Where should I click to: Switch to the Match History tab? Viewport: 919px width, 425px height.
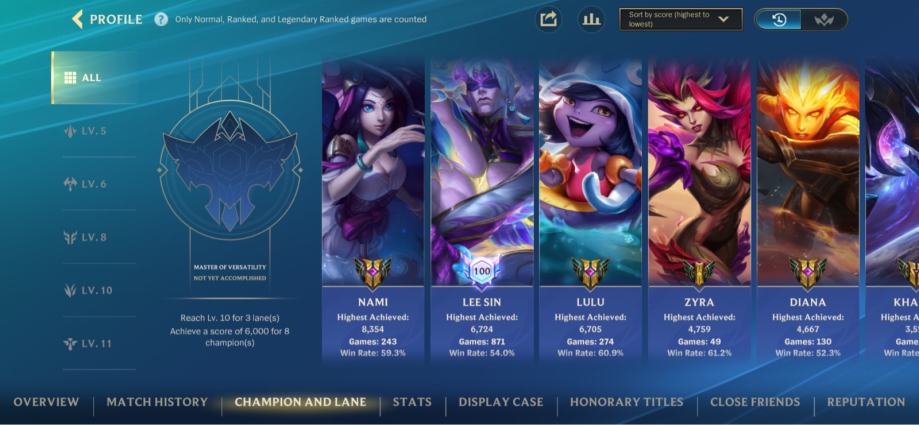157,402
